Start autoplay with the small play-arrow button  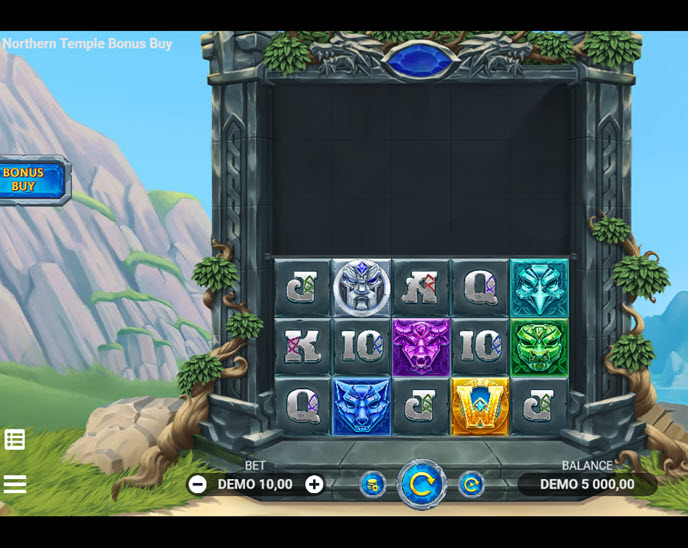pyautogui.click(x=472, y=485)
